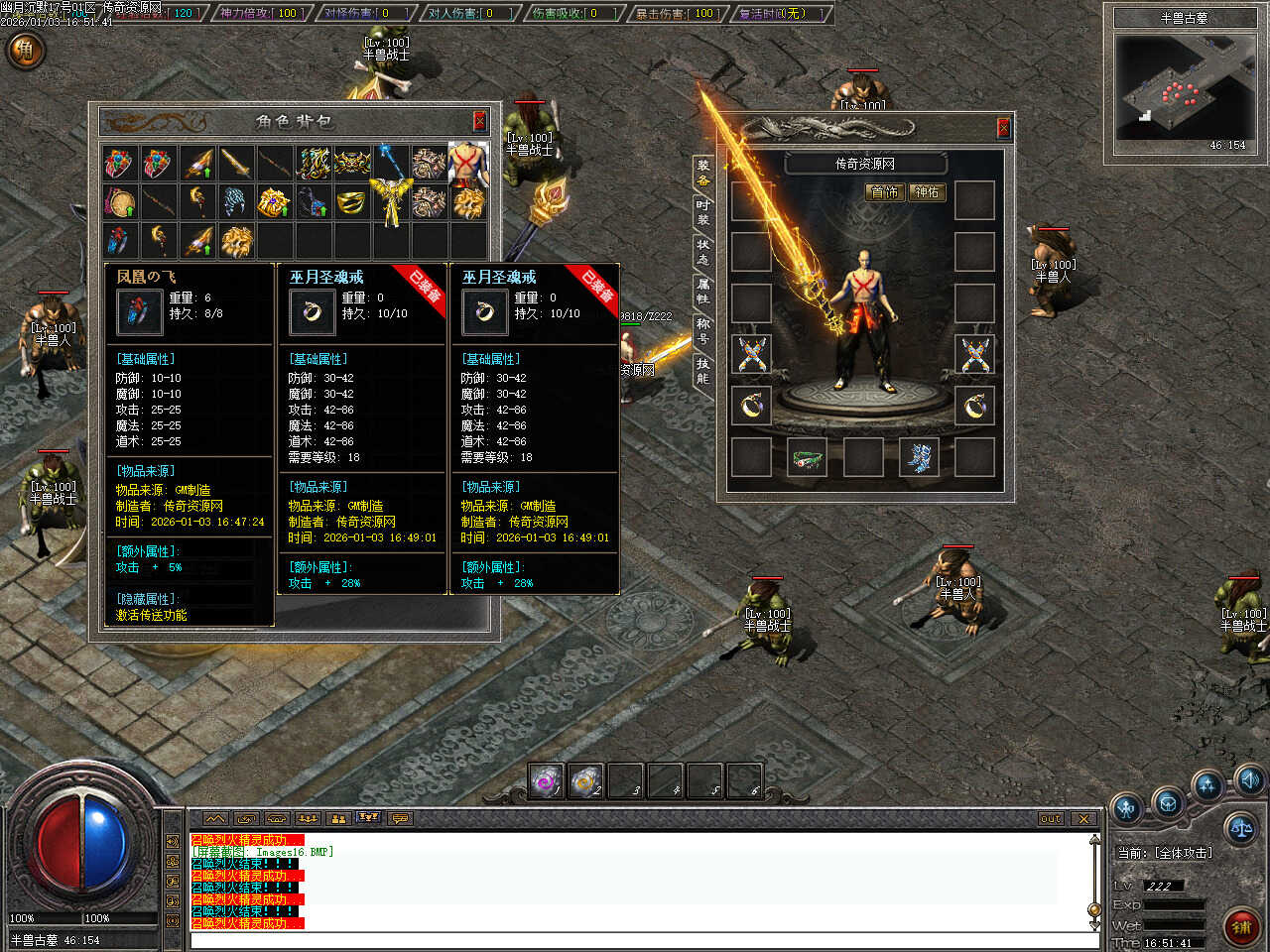Click the chat text input field
The height and width of the screenshot is (952, 1270).
[x=635, y=940]
